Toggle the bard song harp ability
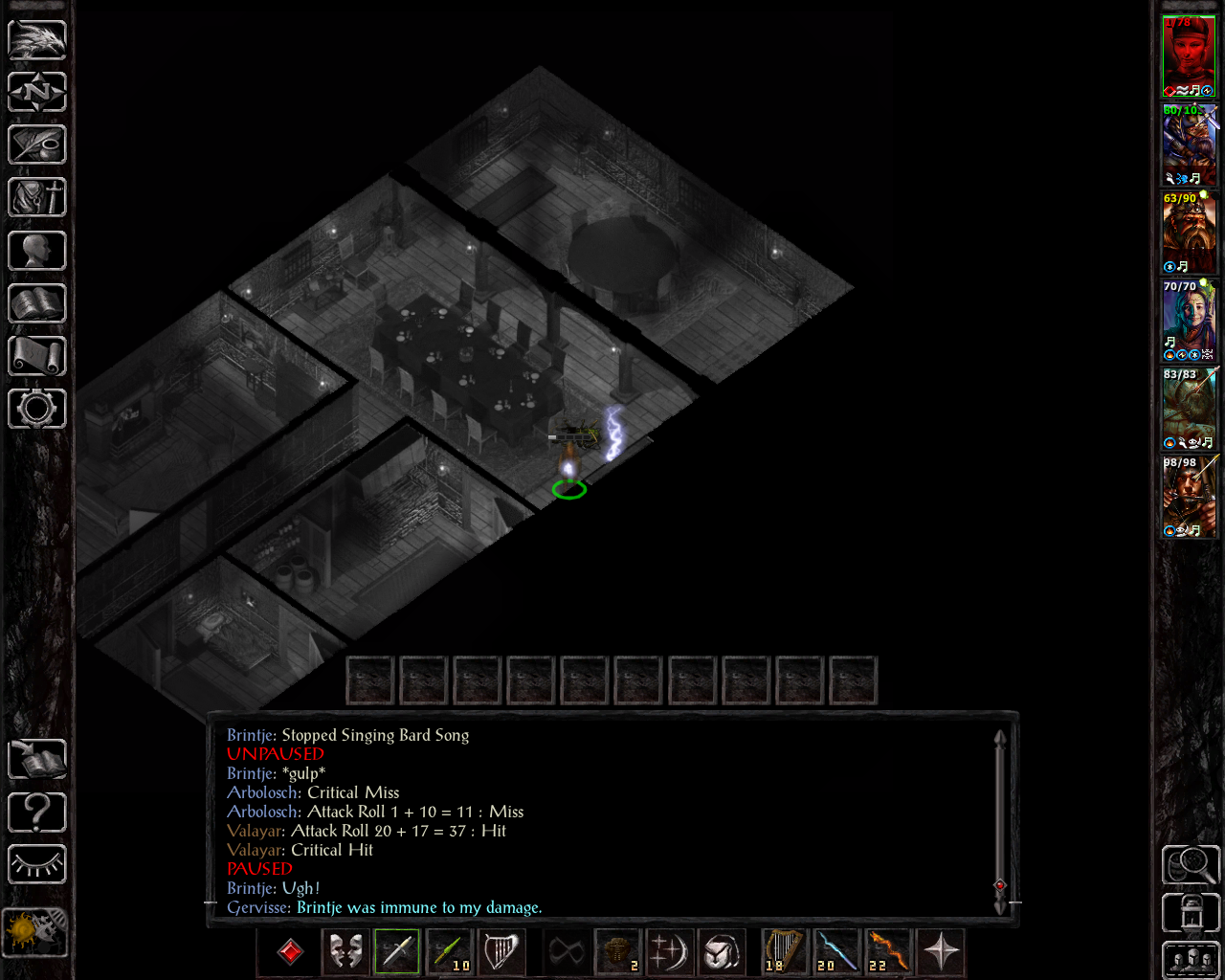 point(501,952)
